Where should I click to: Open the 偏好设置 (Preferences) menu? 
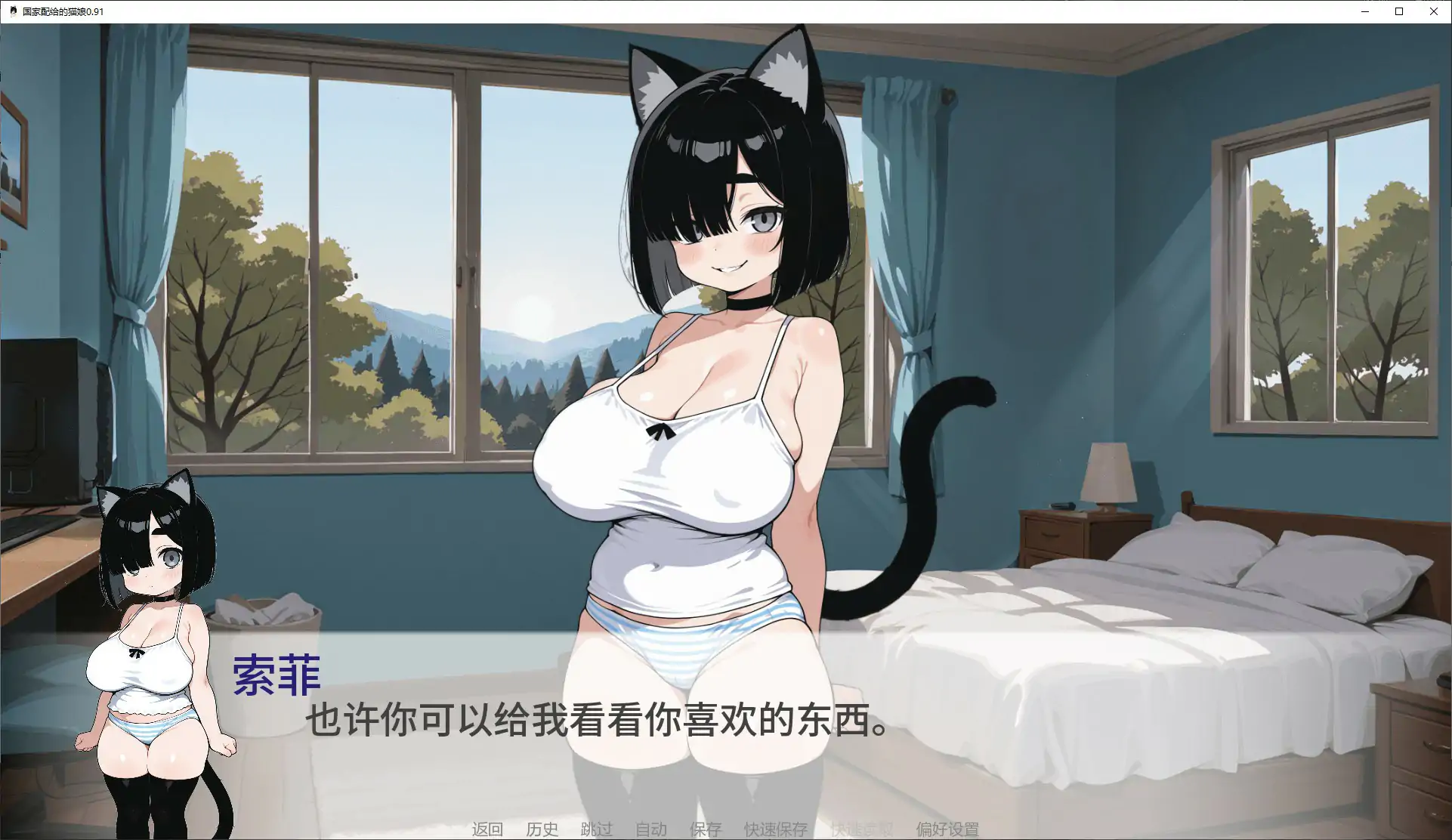948,829
